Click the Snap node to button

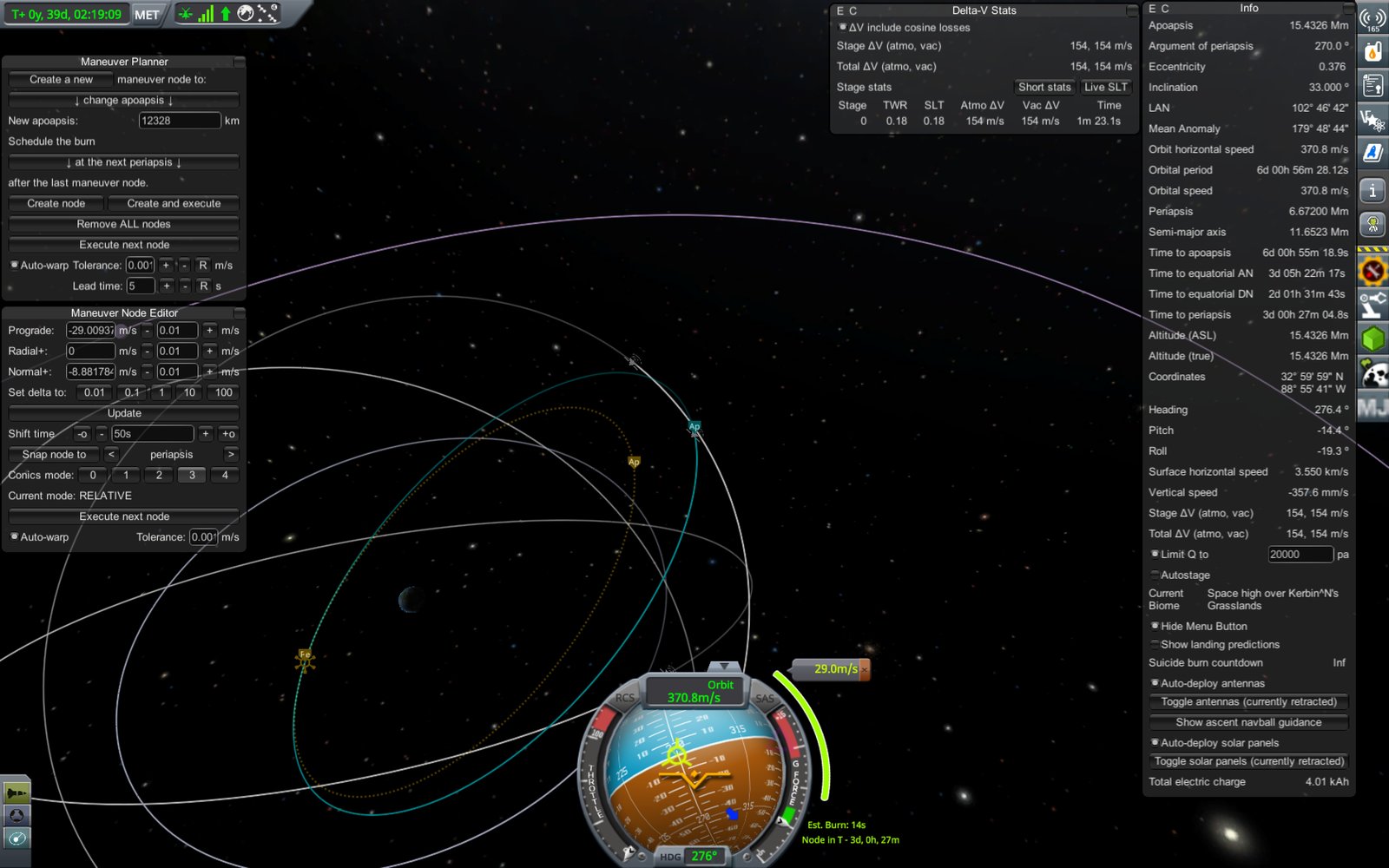point(54,454)
